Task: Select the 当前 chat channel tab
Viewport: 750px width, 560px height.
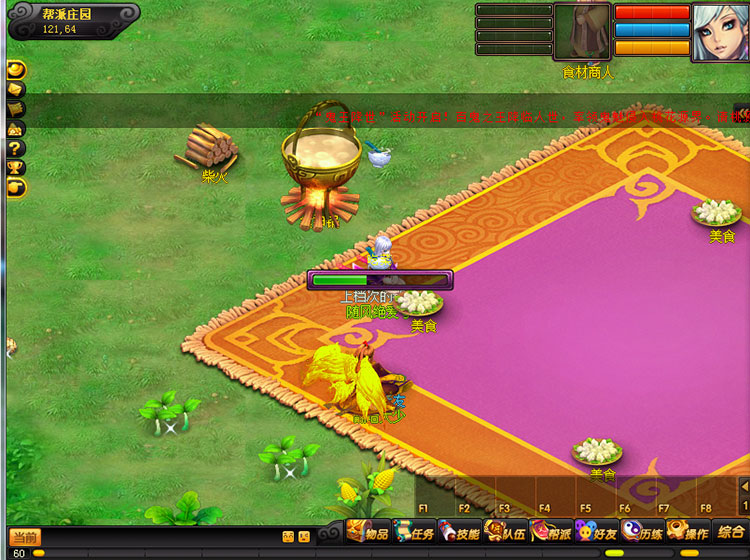Action: tap(25, 537)
